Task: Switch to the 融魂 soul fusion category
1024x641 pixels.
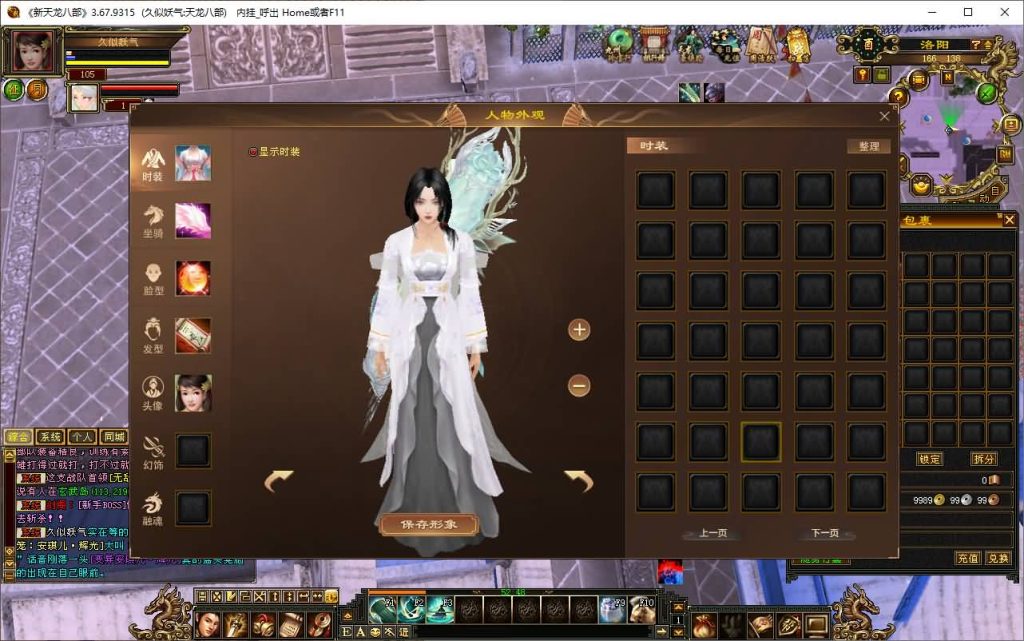Action: (x=153, y=508)
